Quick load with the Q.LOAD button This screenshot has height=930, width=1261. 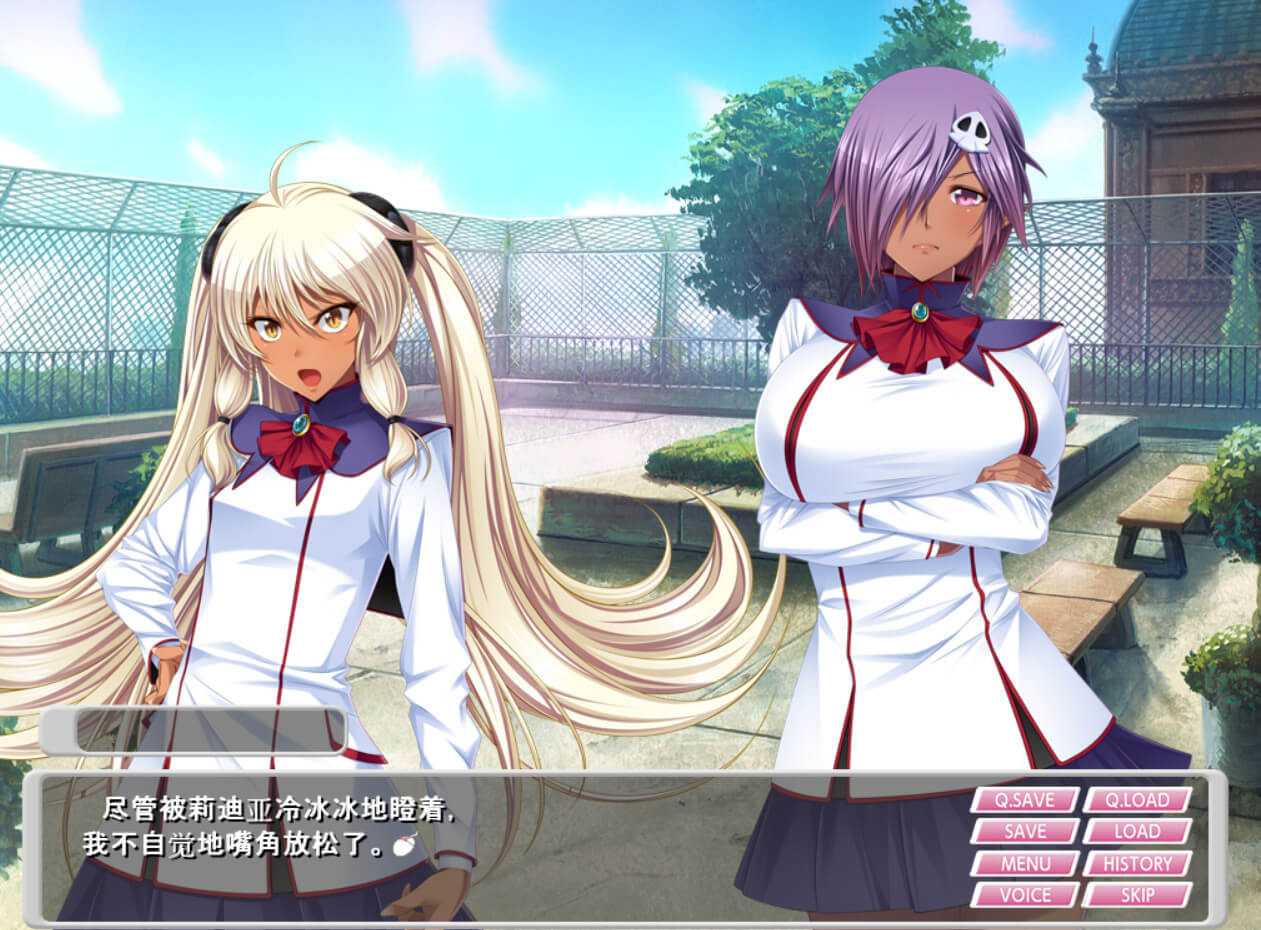tap(1137, 800)
